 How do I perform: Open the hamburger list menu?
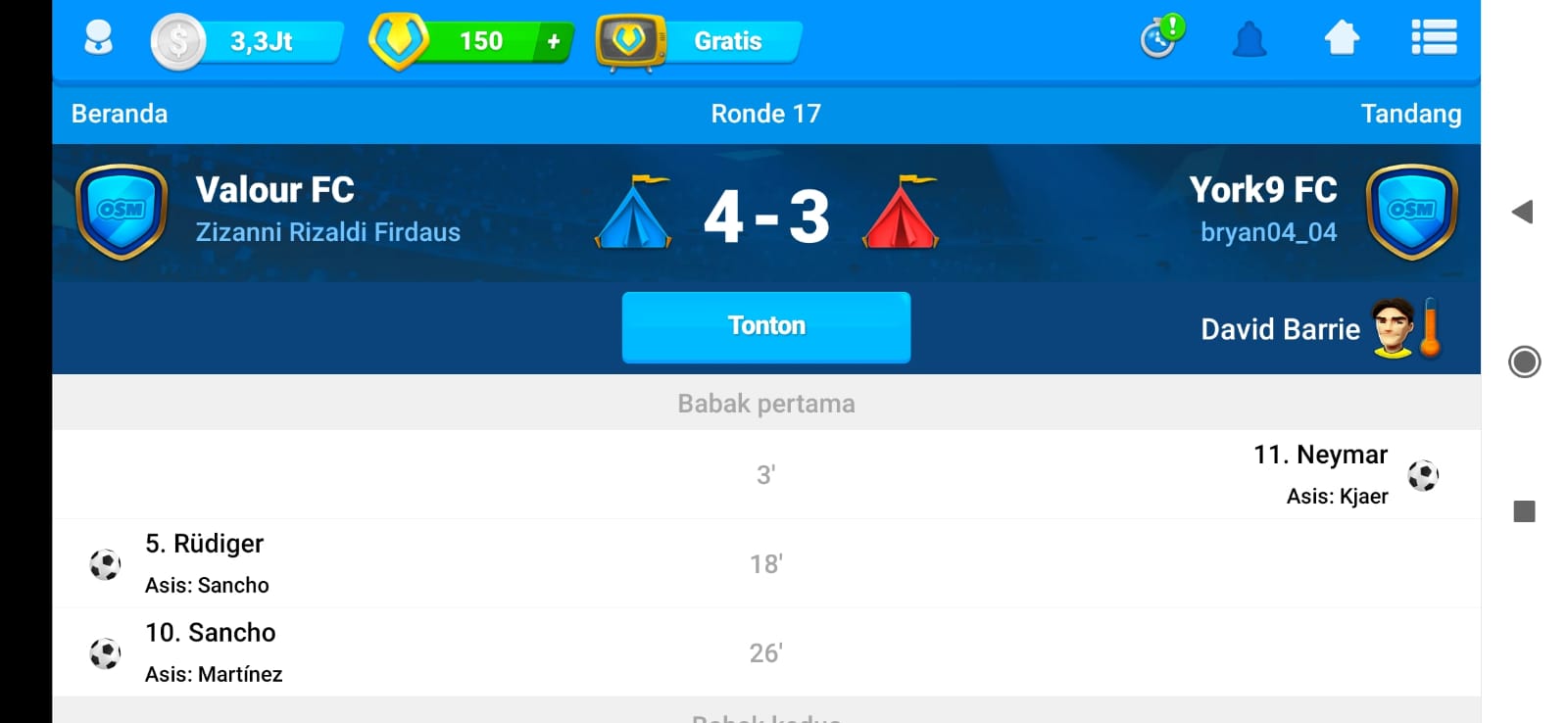tap(1433, 39)
